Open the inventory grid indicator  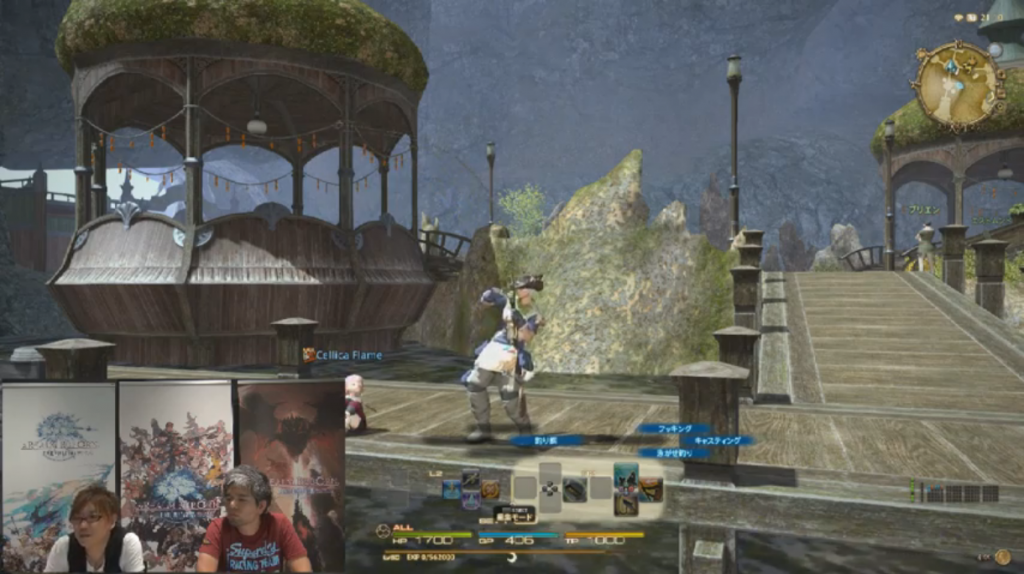pos(961,493)
